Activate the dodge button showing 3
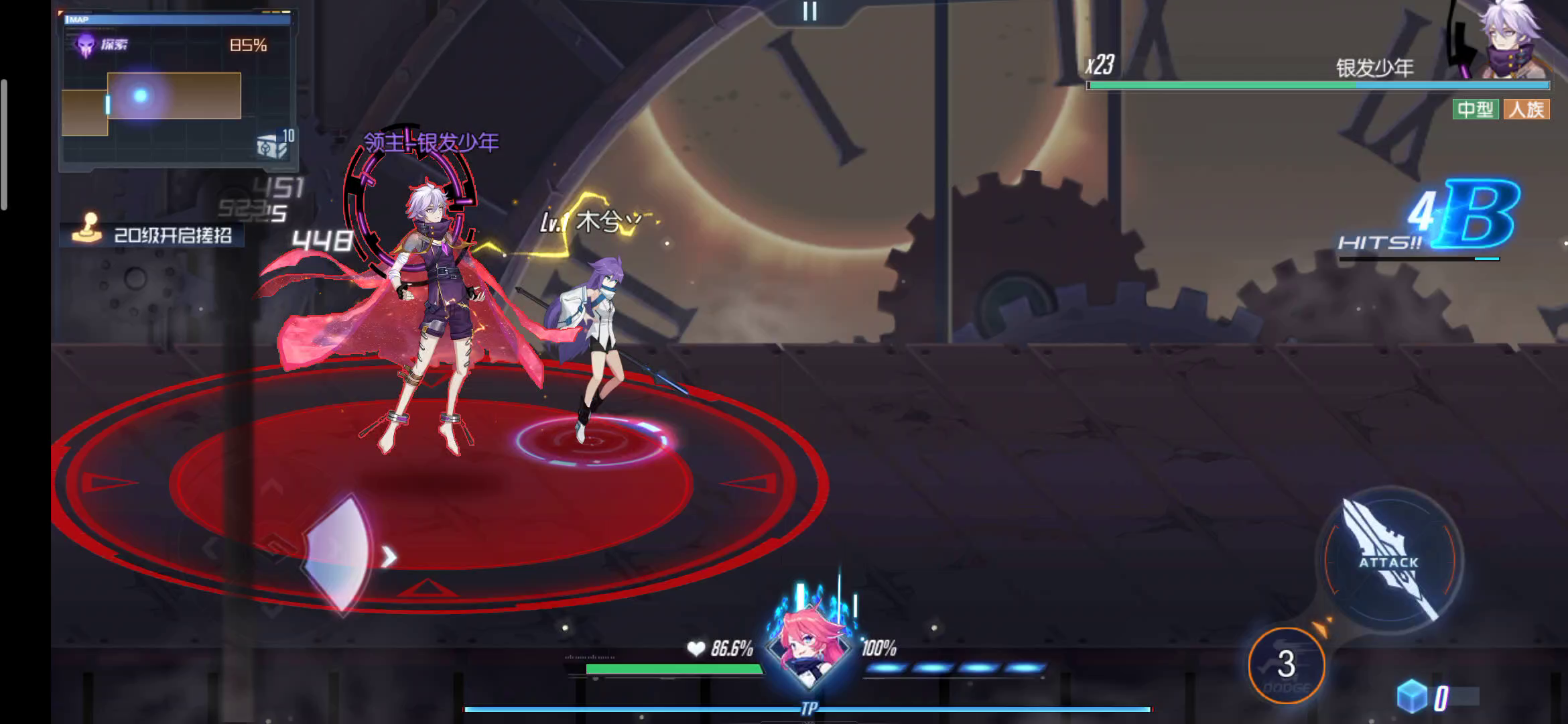 pos(1286,664)
